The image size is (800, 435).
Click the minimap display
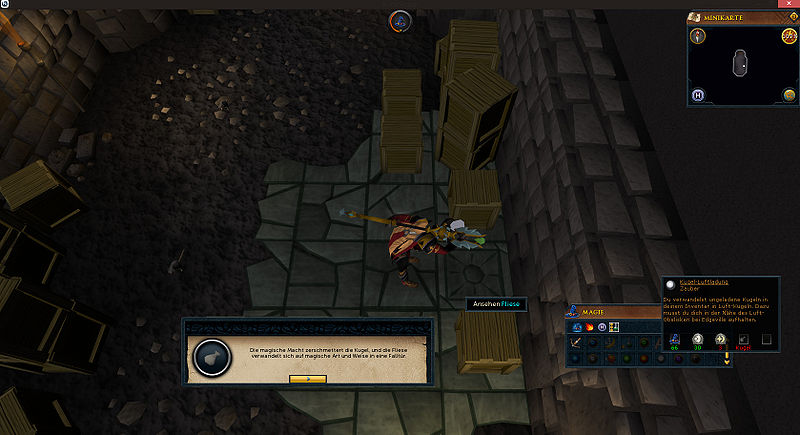[x=743, y=63]
